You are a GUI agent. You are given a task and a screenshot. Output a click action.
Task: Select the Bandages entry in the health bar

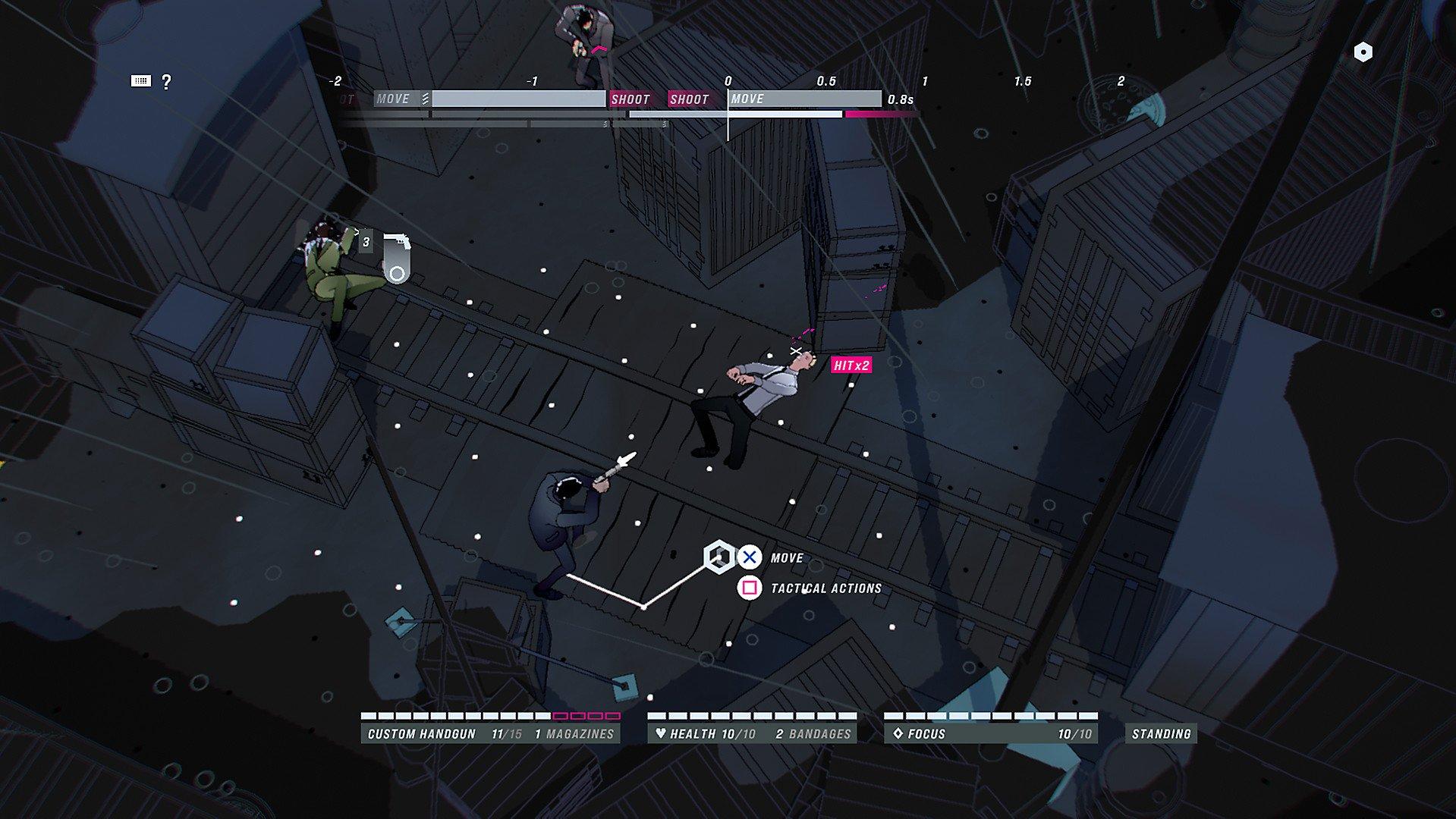pos(812,733)
